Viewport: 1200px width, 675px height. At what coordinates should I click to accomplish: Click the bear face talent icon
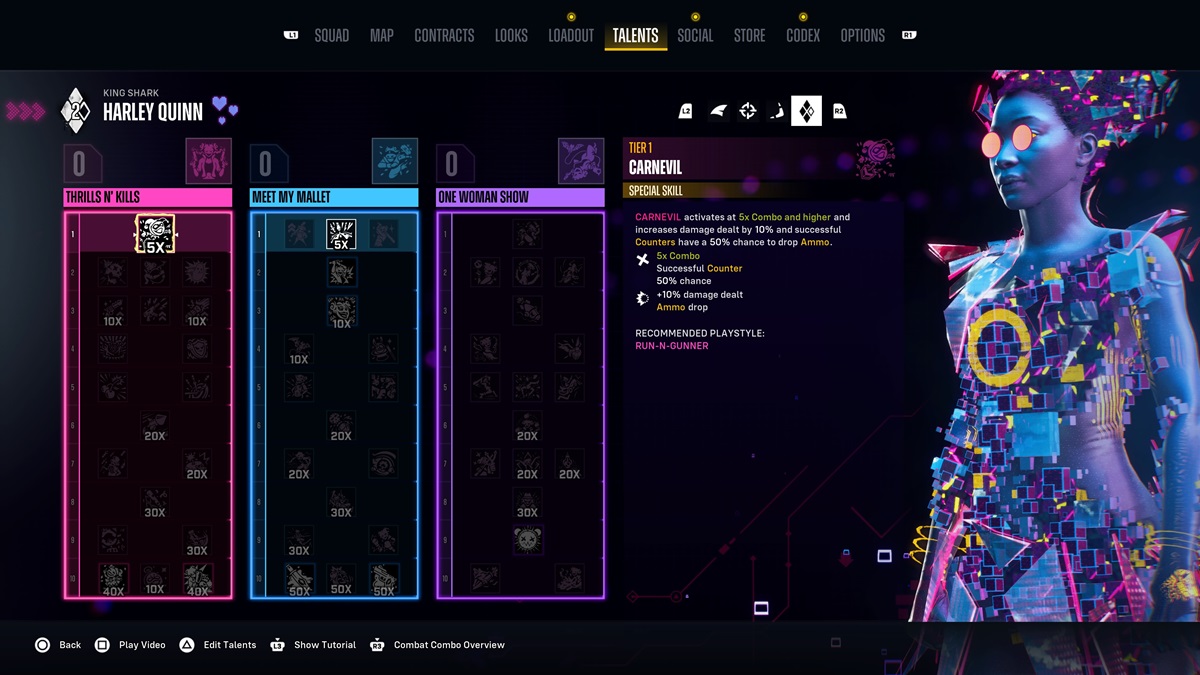[x=527, y=540]
